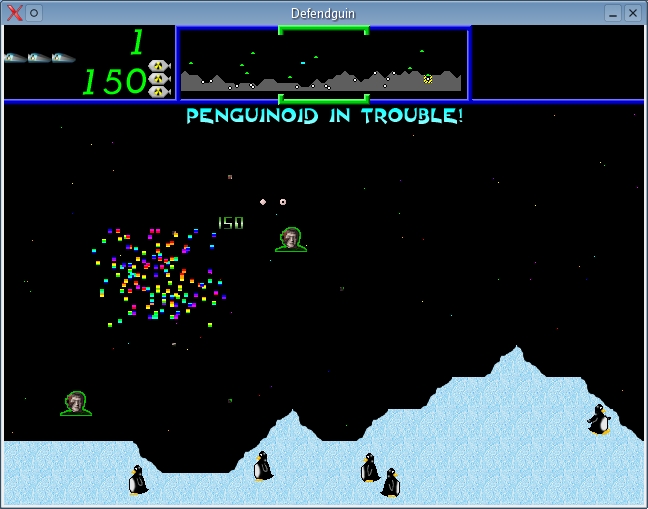Minimize the Defendguin window

tap(613, 13)
